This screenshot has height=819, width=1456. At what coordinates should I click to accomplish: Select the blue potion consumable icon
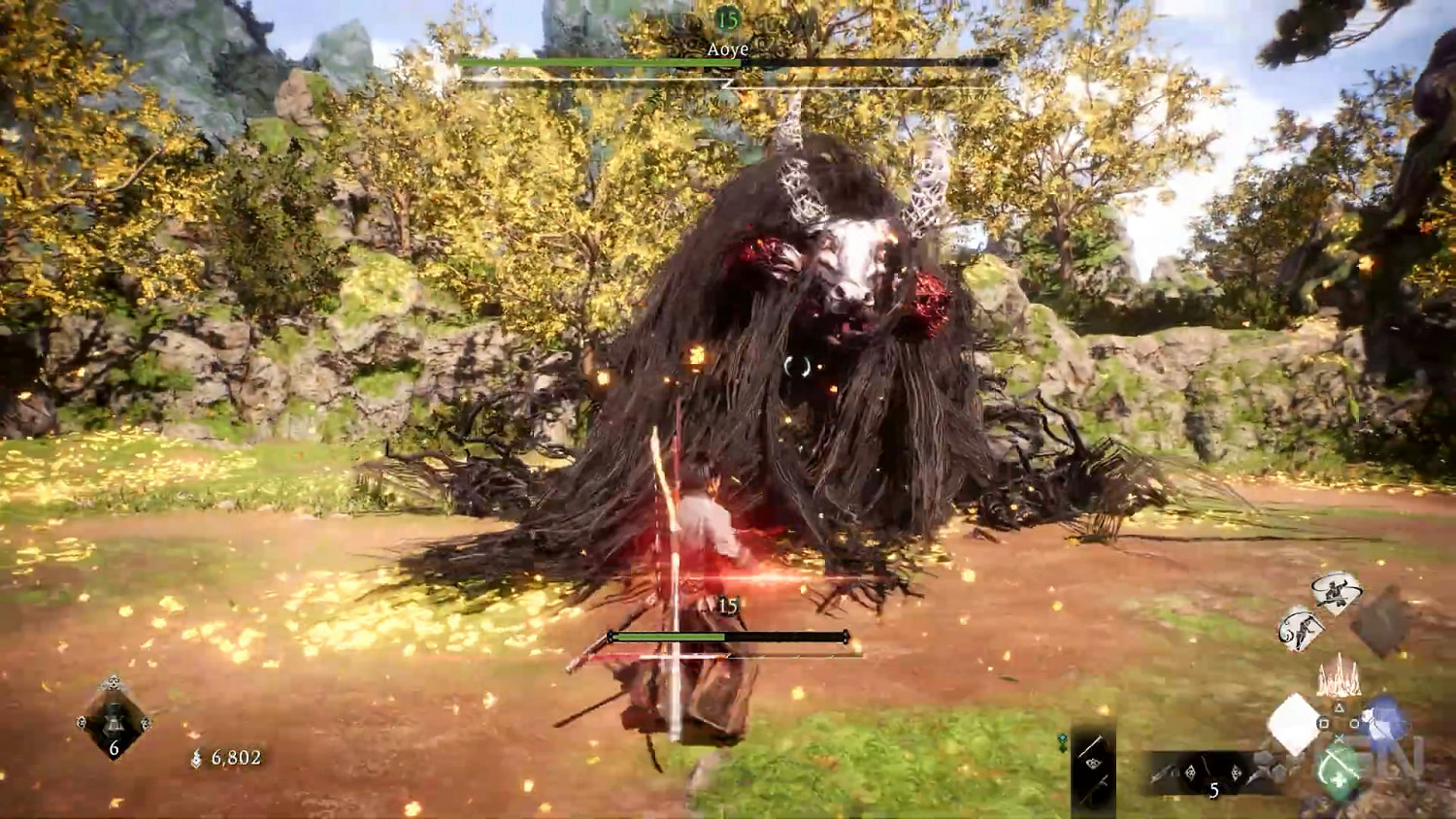point(1386,721)
